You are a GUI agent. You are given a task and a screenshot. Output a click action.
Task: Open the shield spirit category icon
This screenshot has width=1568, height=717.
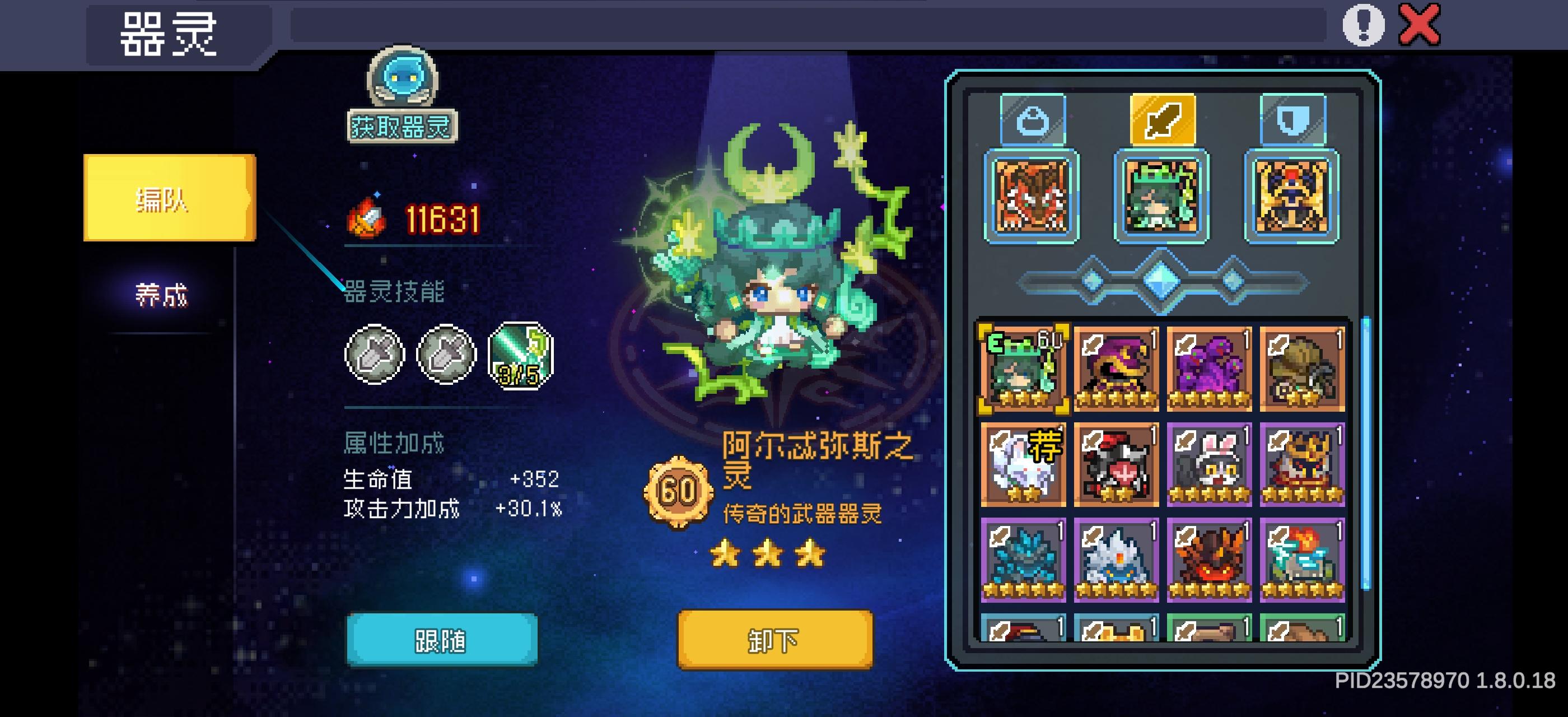[1294, 119]
